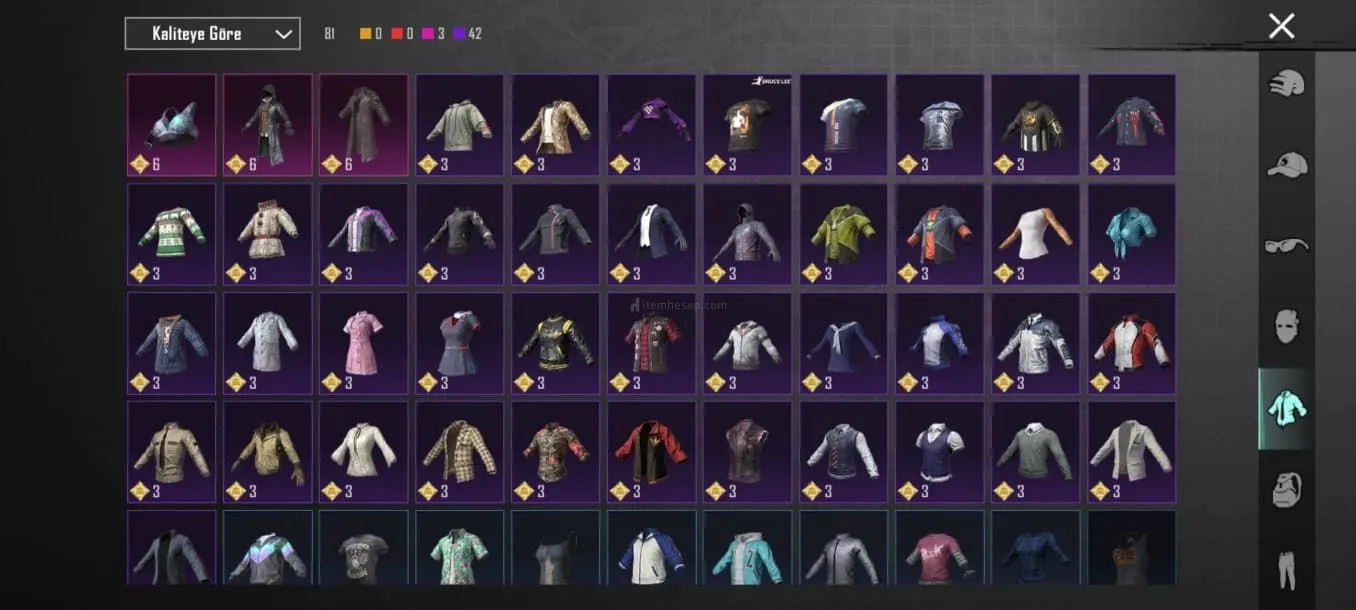
Task: Open the backpack category tab
Action: click(x=1286, y=490)
